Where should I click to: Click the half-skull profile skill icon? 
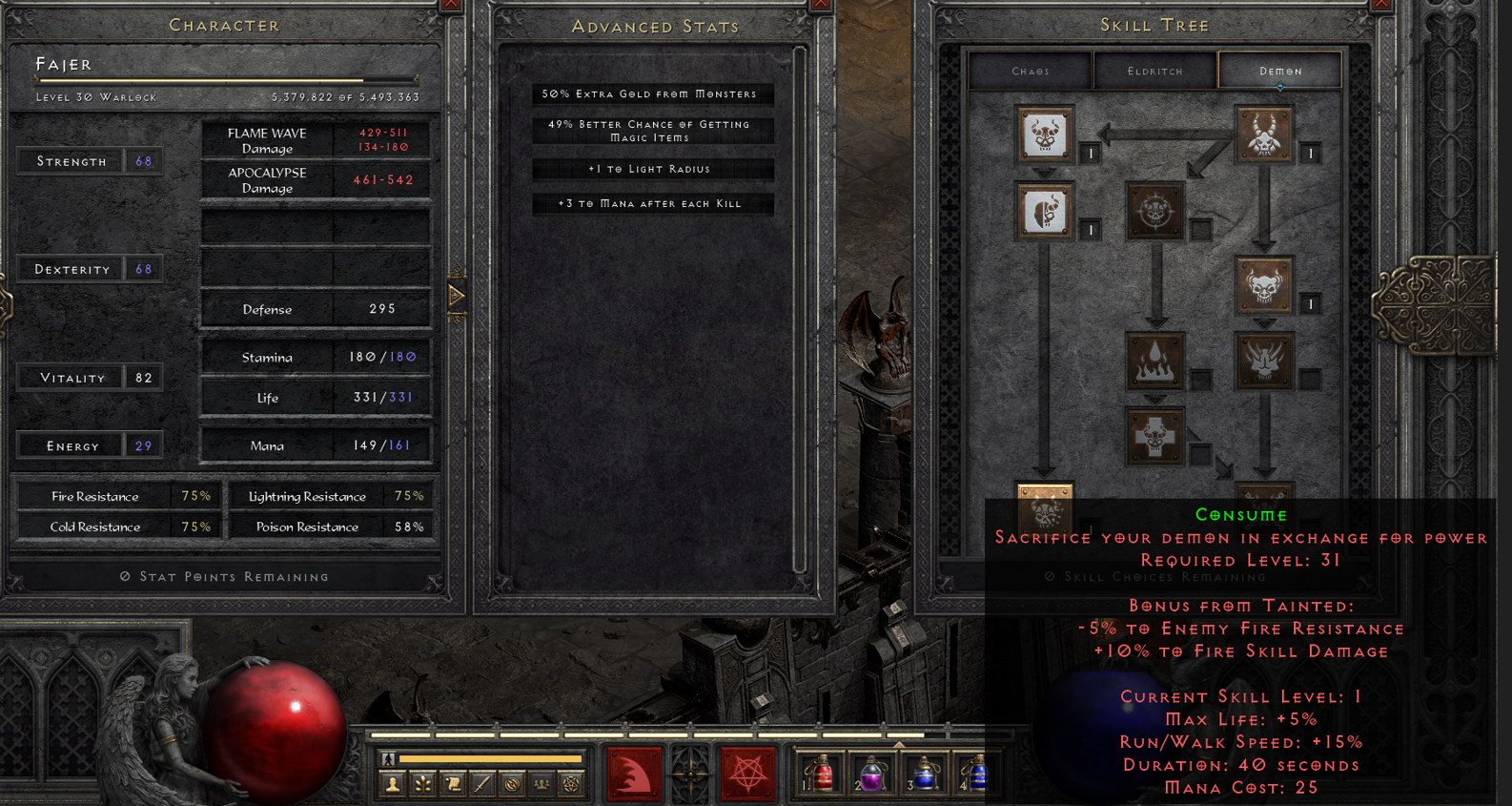click(x=1045, y=211)
